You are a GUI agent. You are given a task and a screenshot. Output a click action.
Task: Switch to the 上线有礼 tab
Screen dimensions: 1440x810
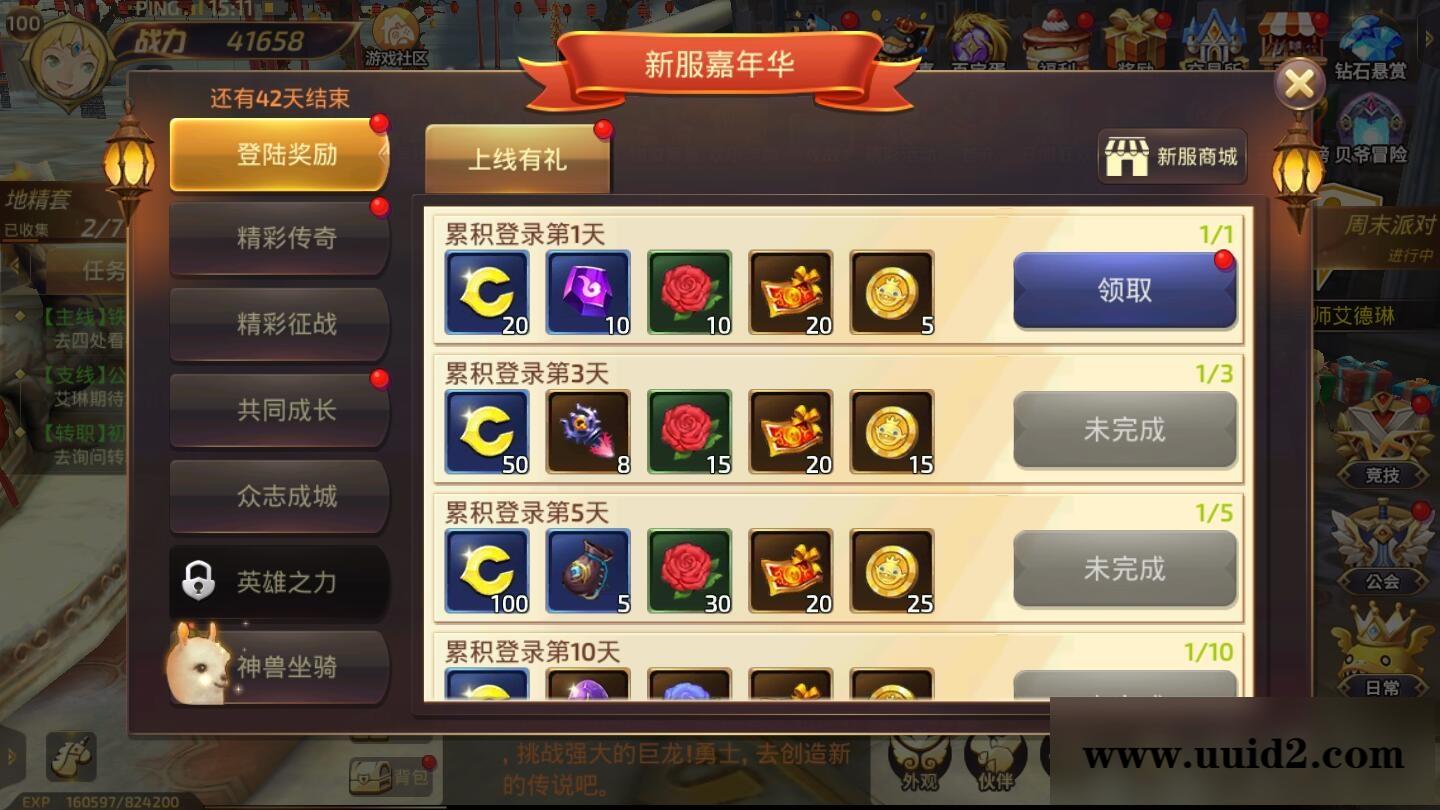click(x=516, y=158)
